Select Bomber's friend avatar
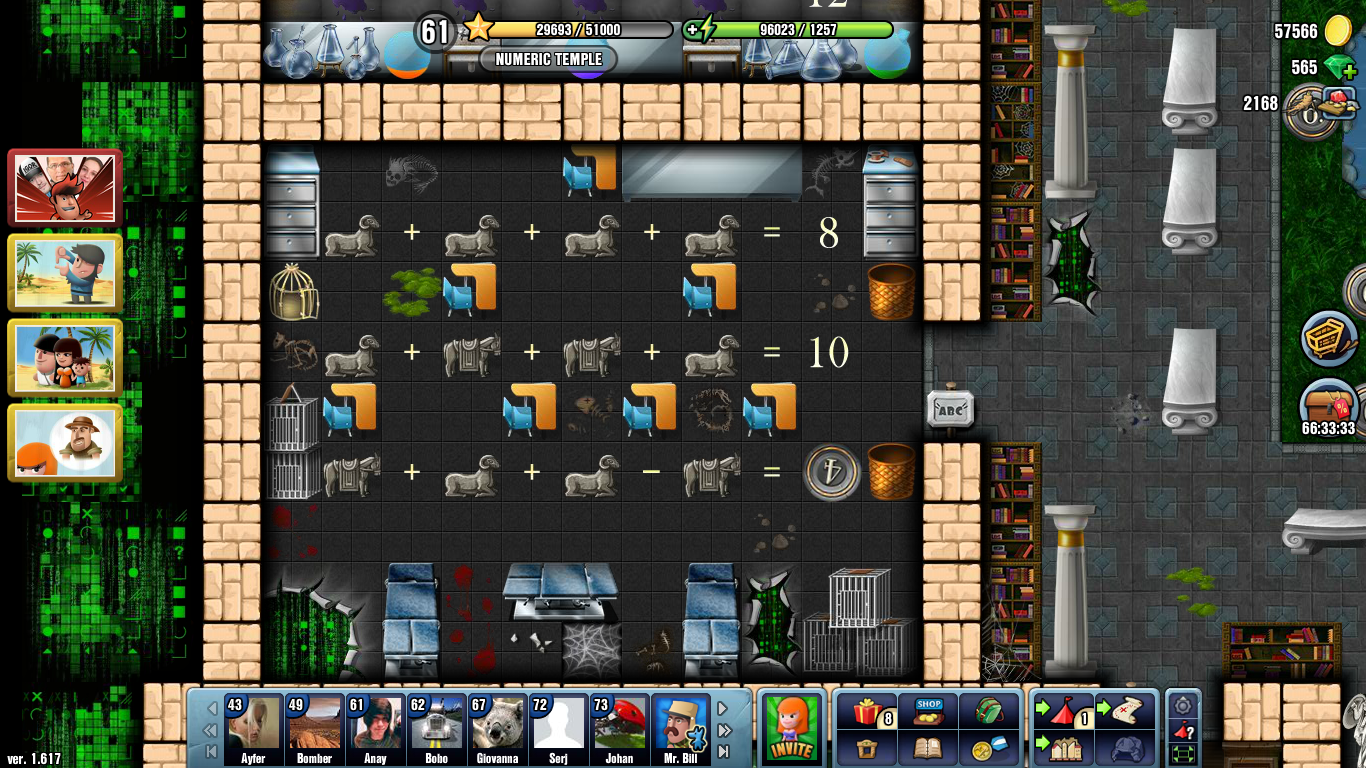The image size is (1366, 768). 314,722
